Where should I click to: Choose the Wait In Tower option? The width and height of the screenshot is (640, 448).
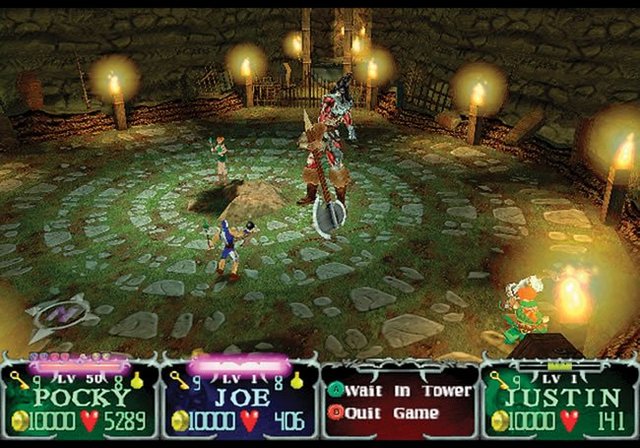[380, 390]
